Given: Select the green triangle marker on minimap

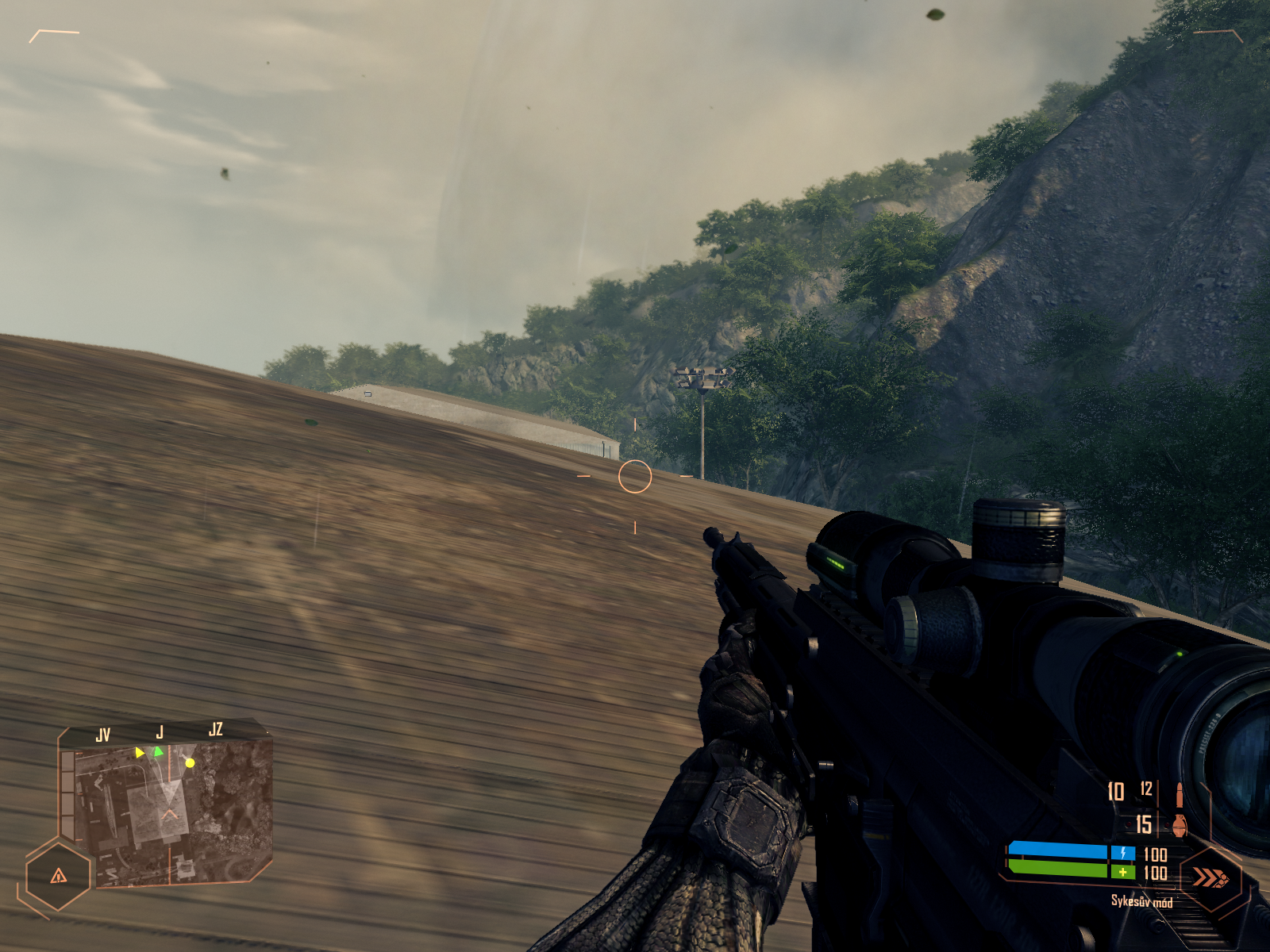Looking at the screenshot, I should tap(158, 750).
